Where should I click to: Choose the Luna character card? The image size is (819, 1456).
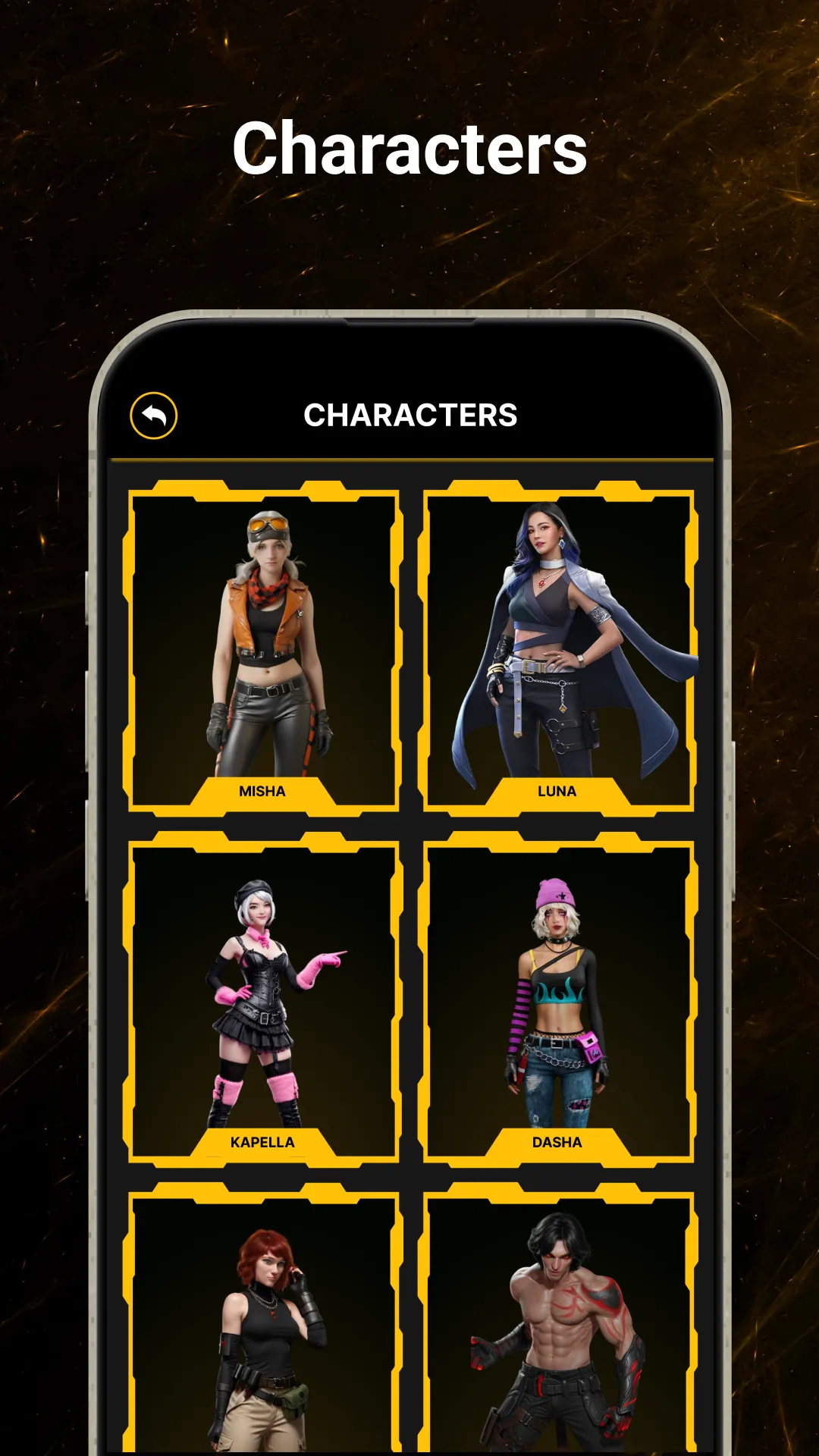[x=558, y=649]
